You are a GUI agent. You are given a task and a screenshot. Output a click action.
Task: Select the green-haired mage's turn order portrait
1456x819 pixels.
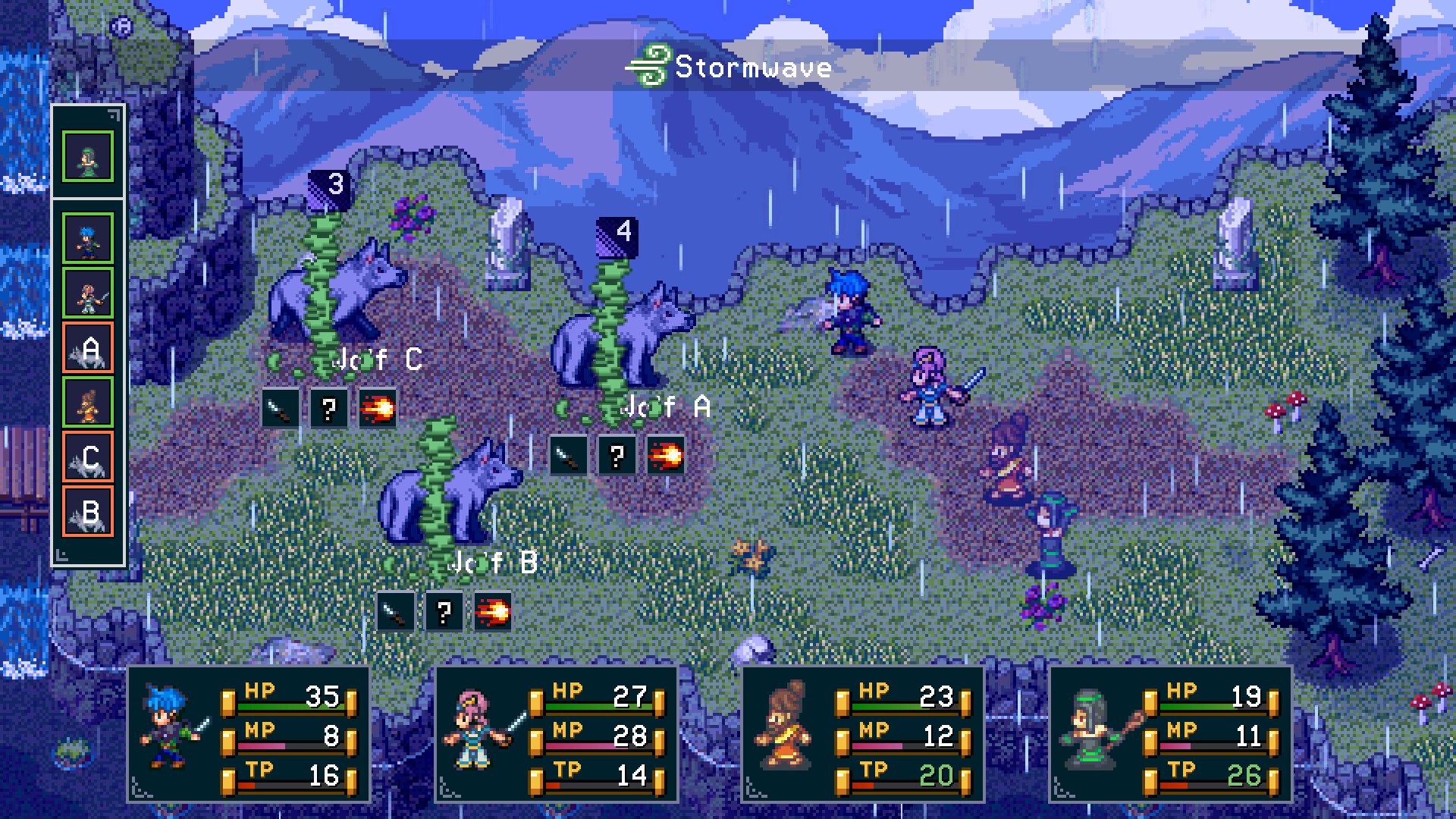(88, 157)
